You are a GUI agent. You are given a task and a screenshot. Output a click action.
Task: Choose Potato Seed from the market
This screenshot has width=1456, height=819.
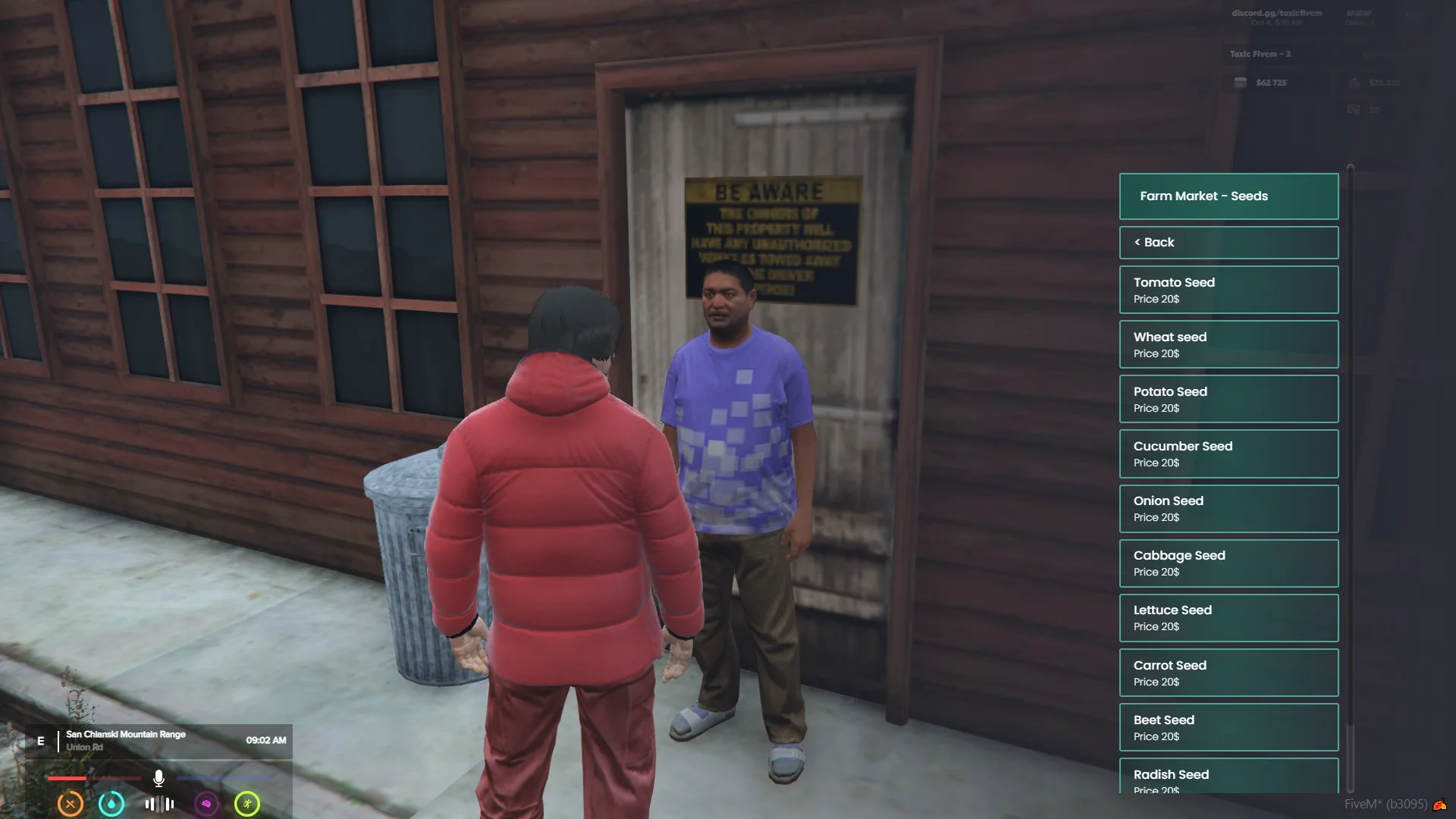[1228, 399]
